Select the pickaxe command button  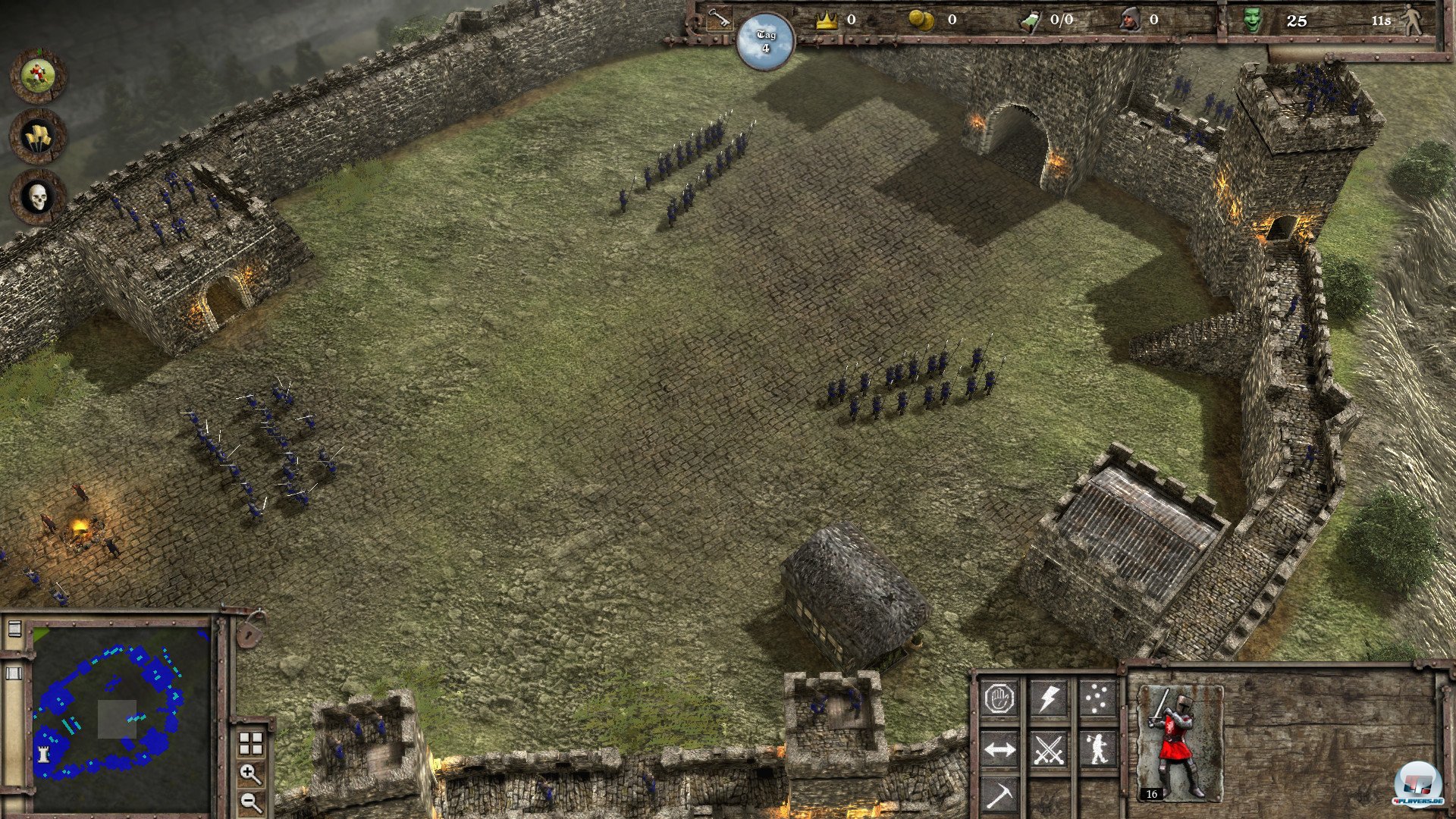coord(1000,795)
